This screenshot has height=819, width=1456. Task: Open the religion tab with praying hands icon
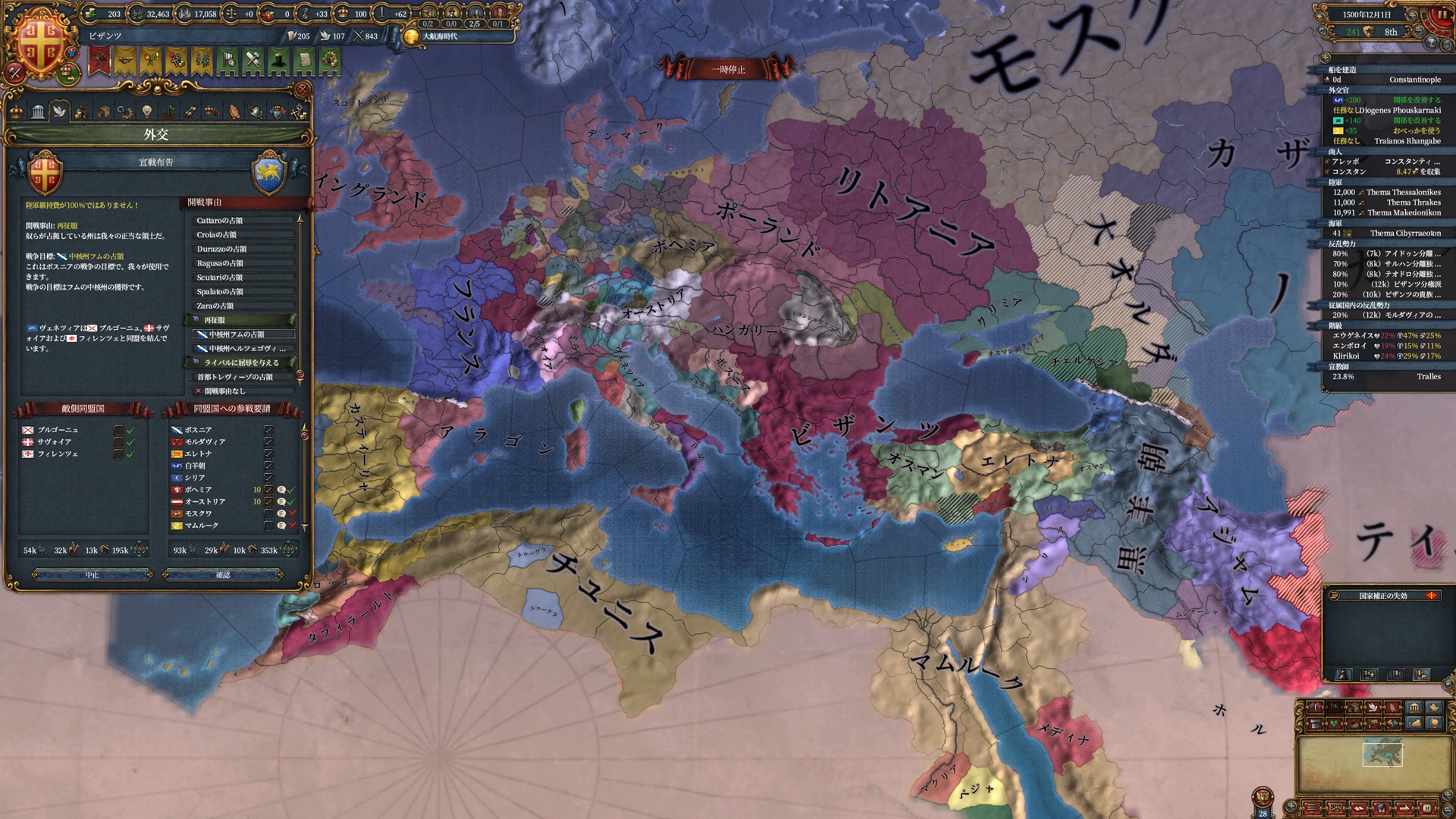pyautogui.click(x=233, y=111)
